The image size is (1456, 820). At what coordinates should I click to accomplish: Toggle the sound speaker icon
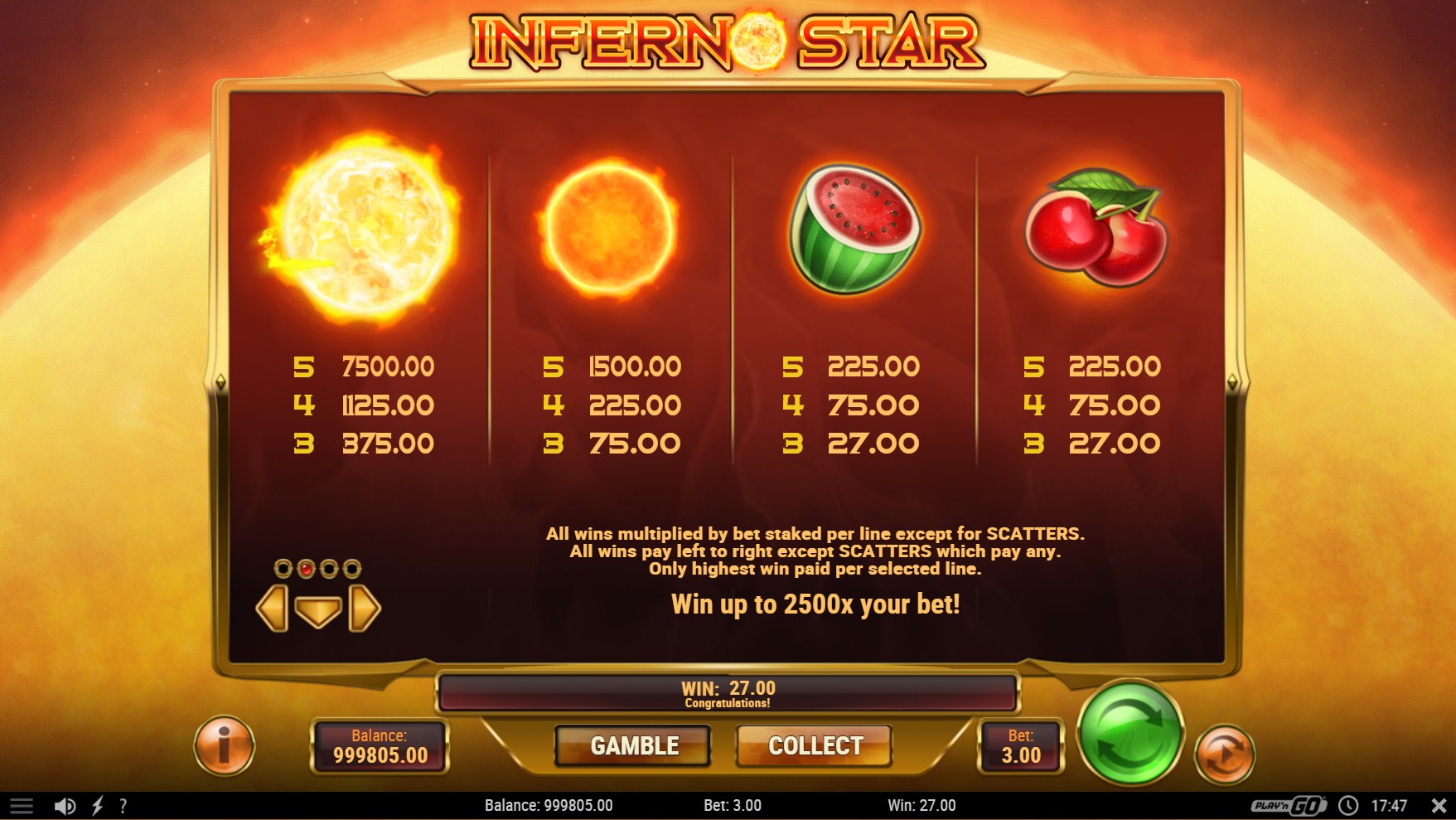65,806
